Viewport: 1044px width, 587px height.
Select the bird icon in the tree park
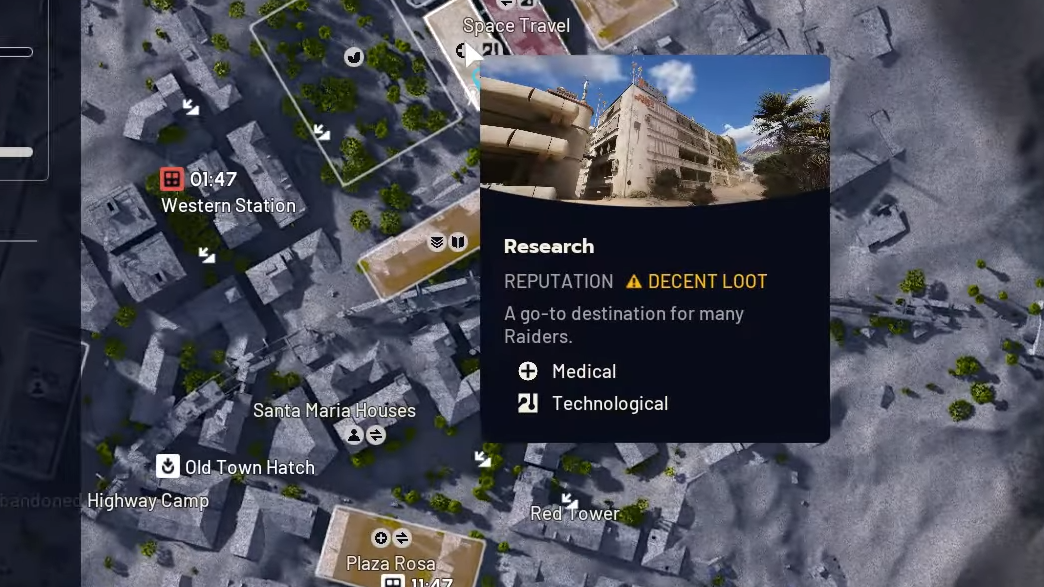point(354,57)
